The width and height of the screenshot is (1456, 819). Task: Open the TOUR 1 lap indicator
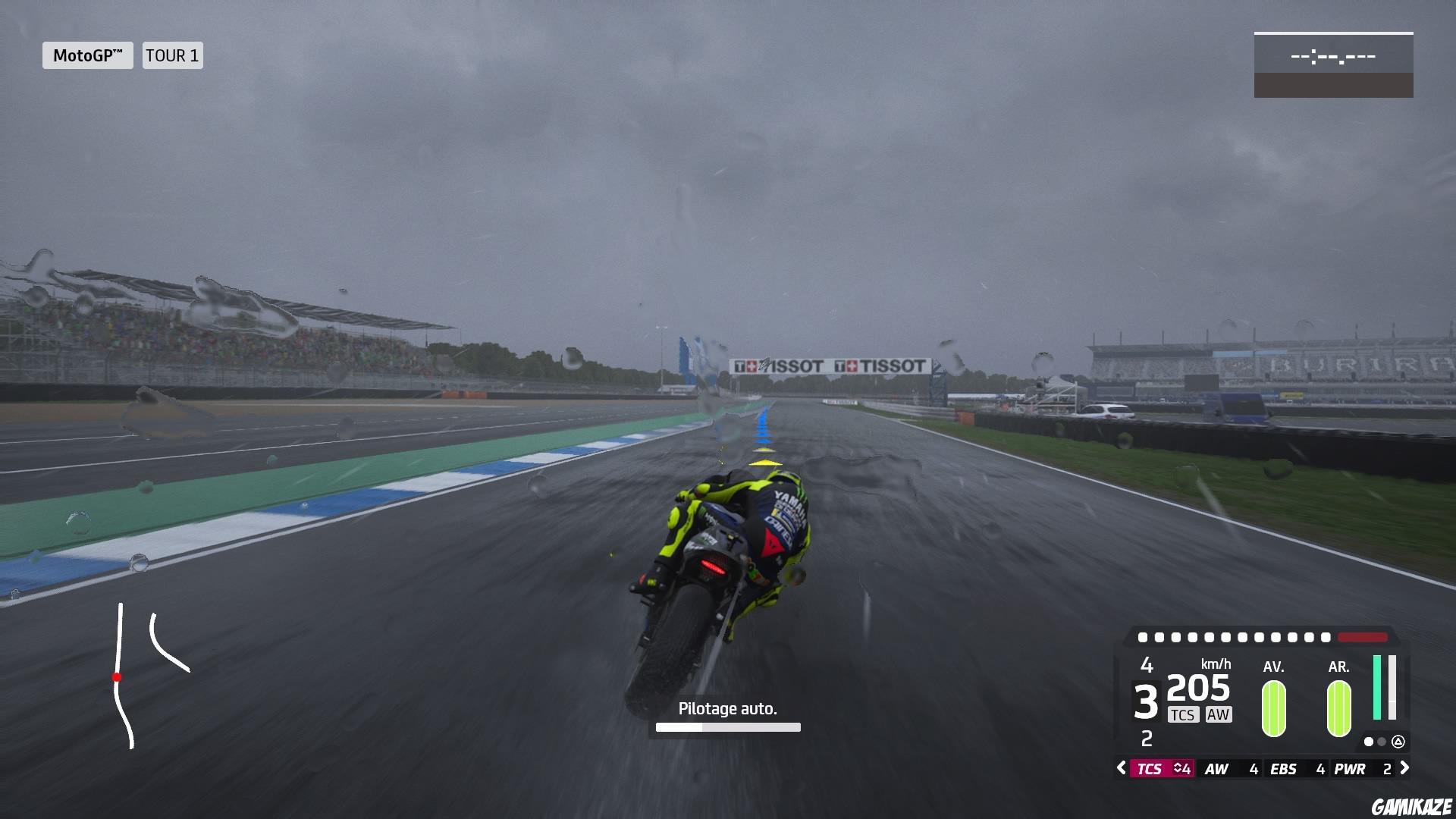point(172,55)
